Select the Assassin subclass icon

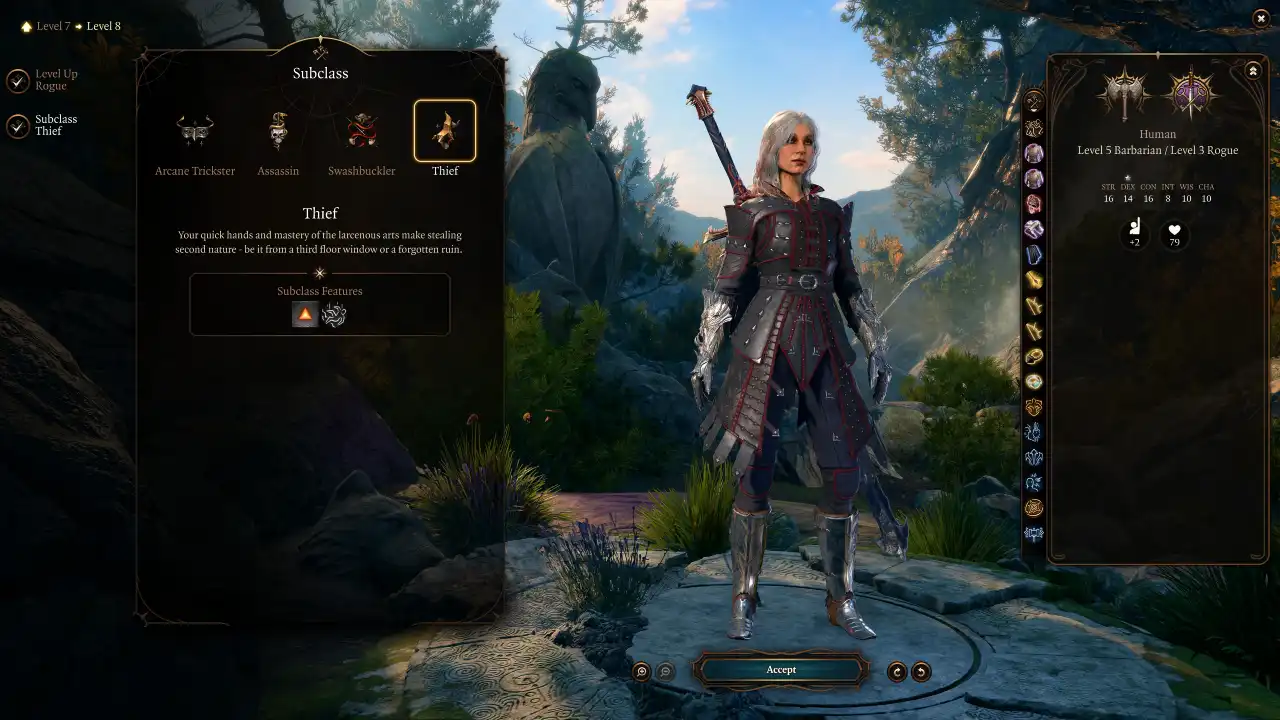click(278, 130)
